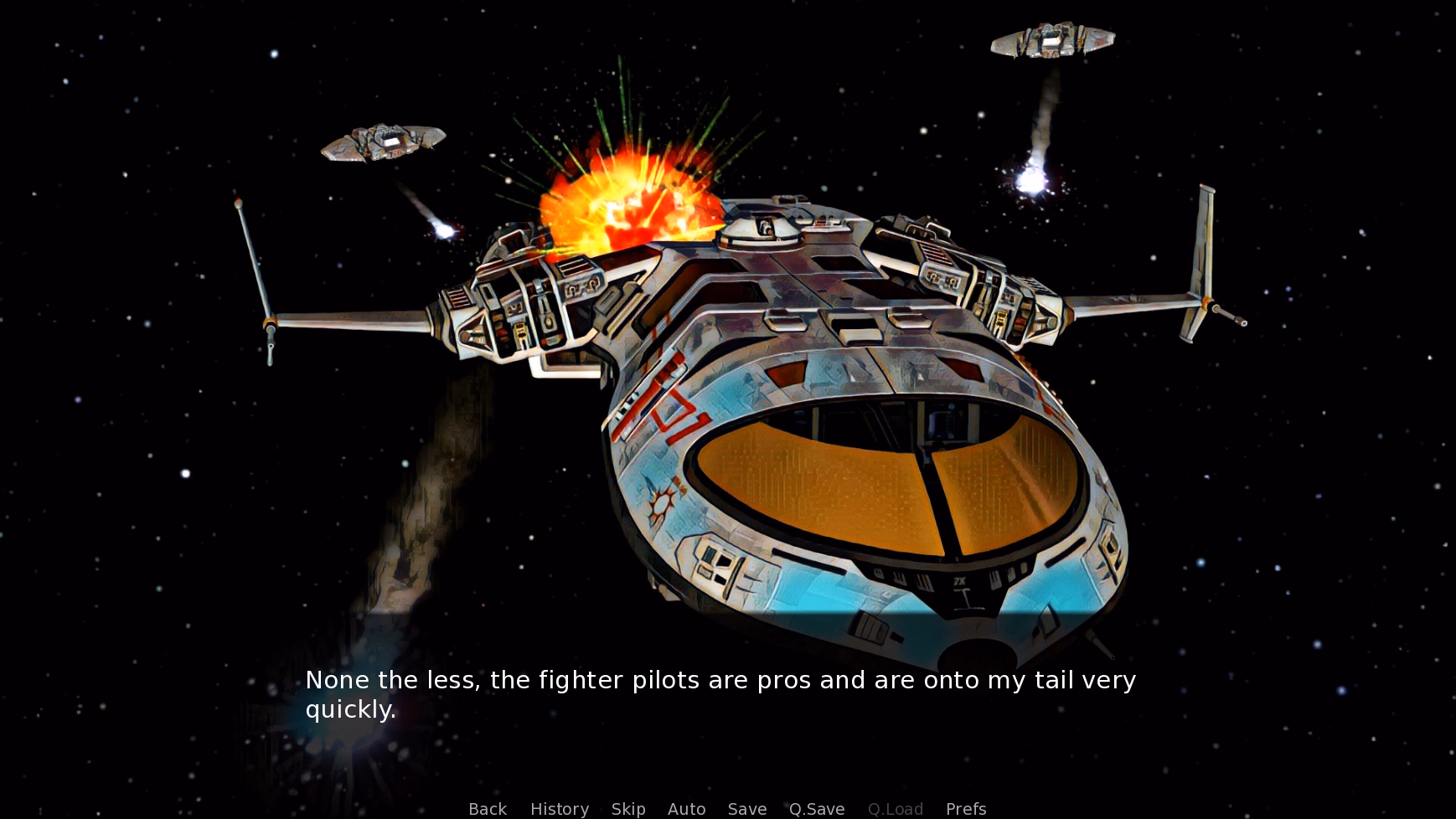Open the History screen
1456x819 pixels.
click(560, 808)
